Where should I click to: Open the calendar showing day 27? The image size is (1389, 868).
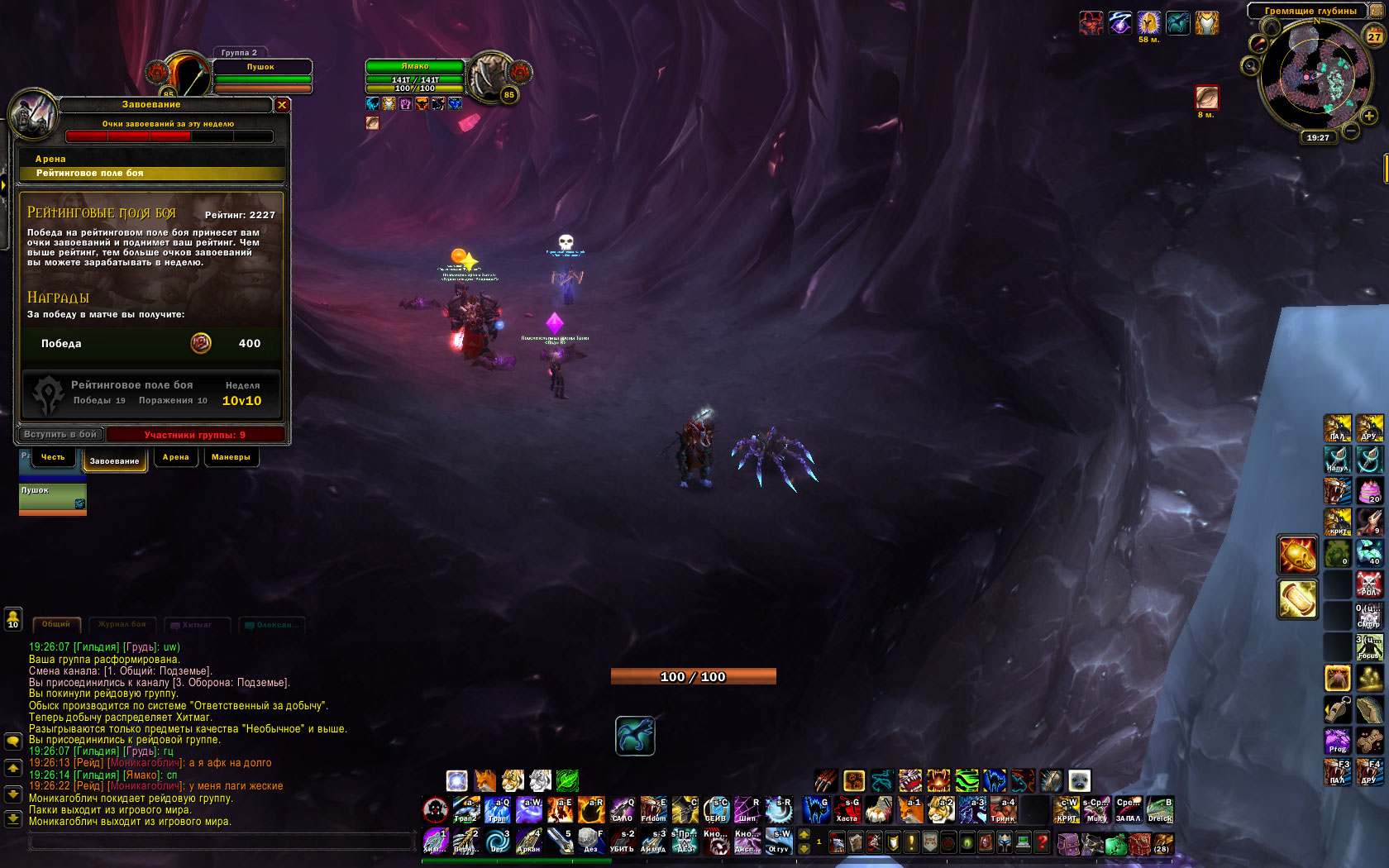[x=1374, y=36]
